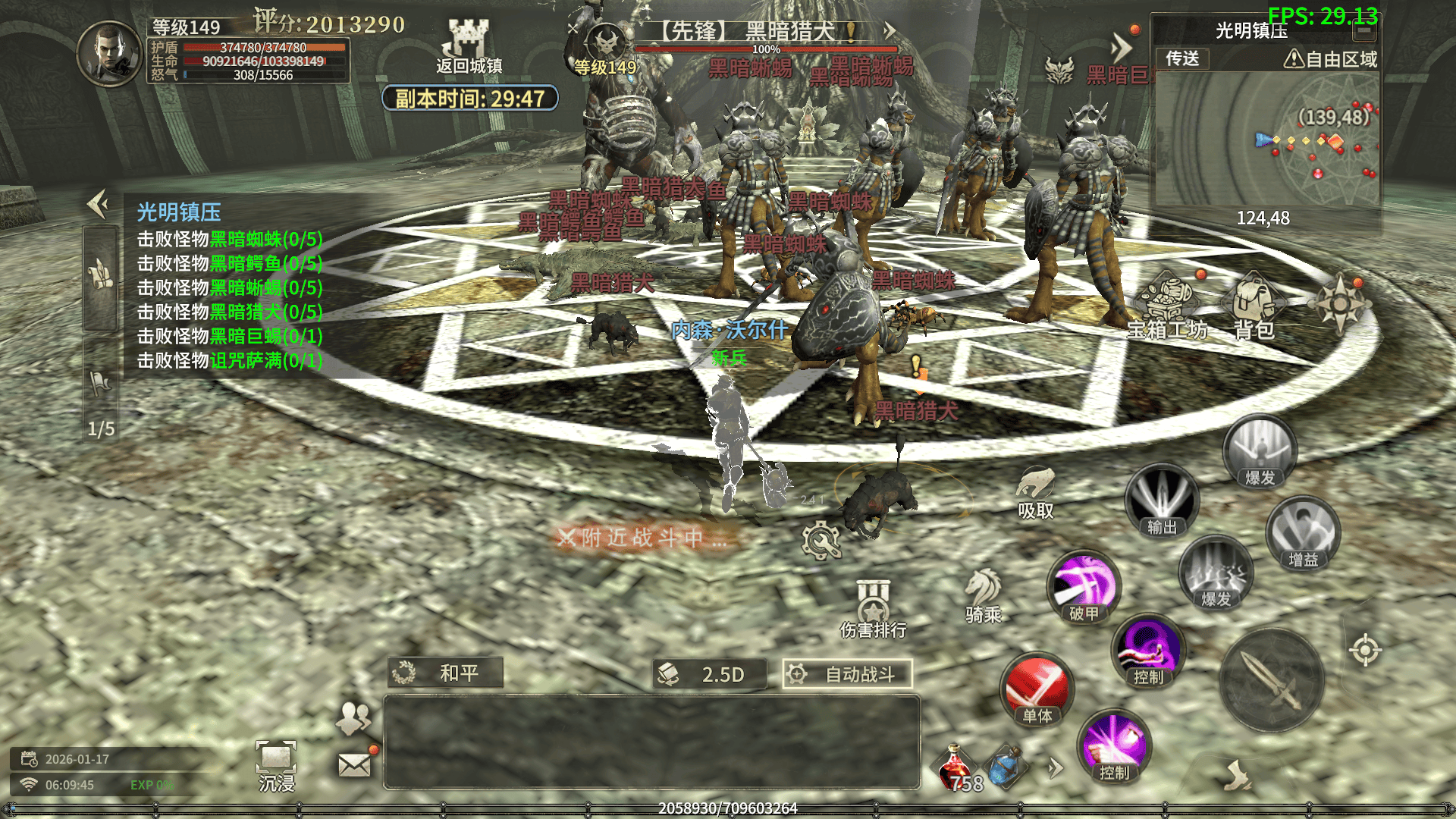
Task: Toggle 沉浸 immersive mode
Action: [276, 764]
